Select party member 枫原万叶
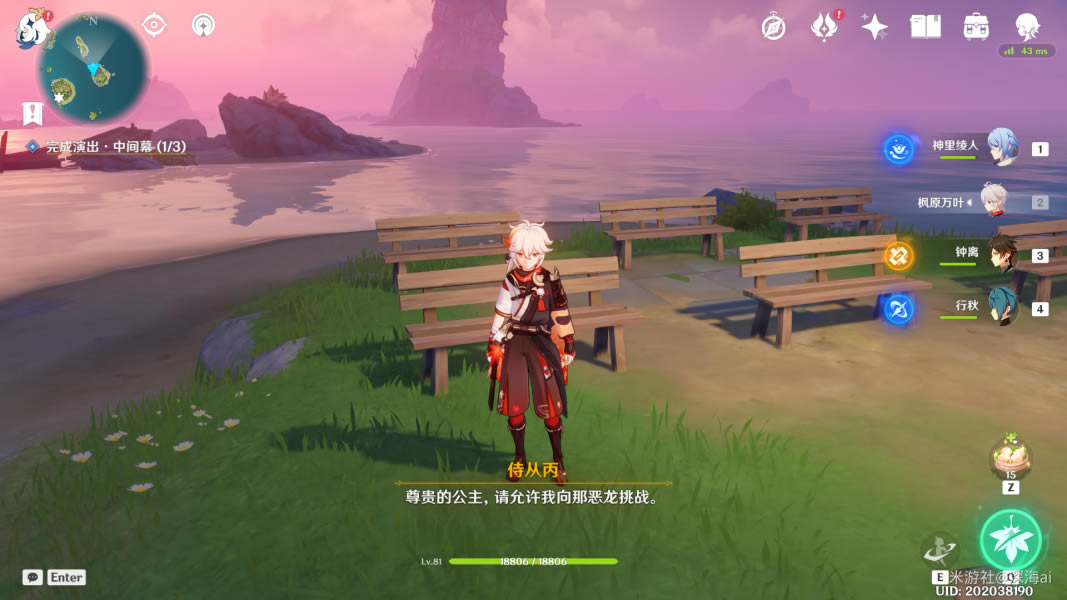The width and height of the screenshot is (1067, 600). (992, 202)
